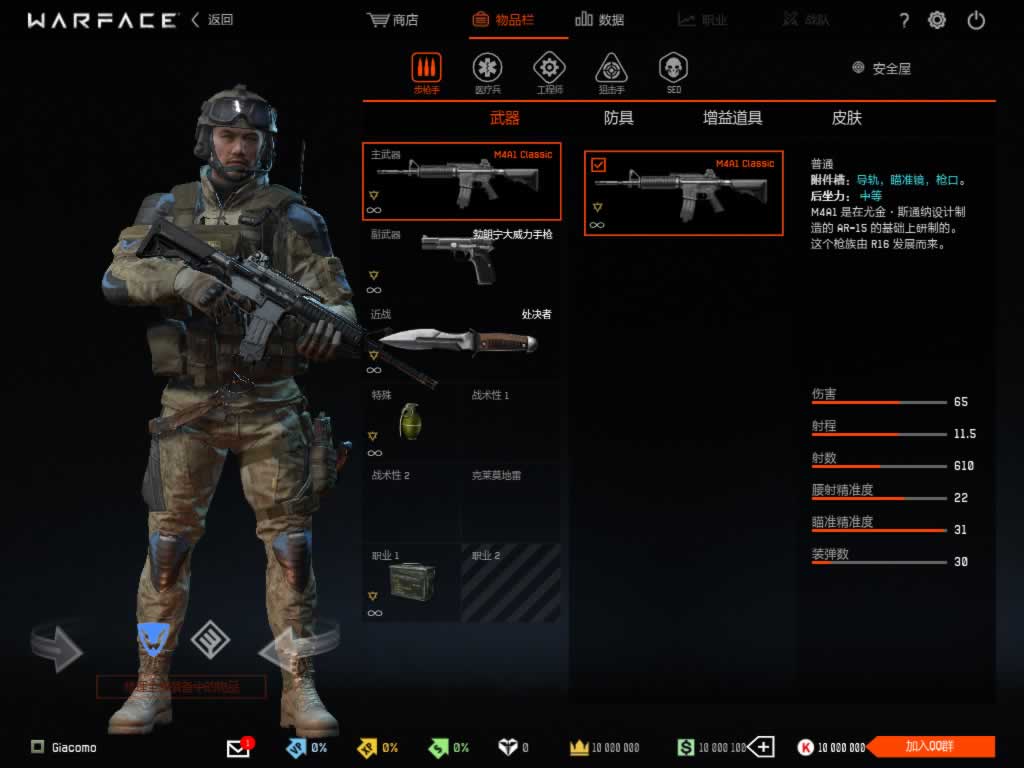Select the SED skull class icon

coord(673,70)
